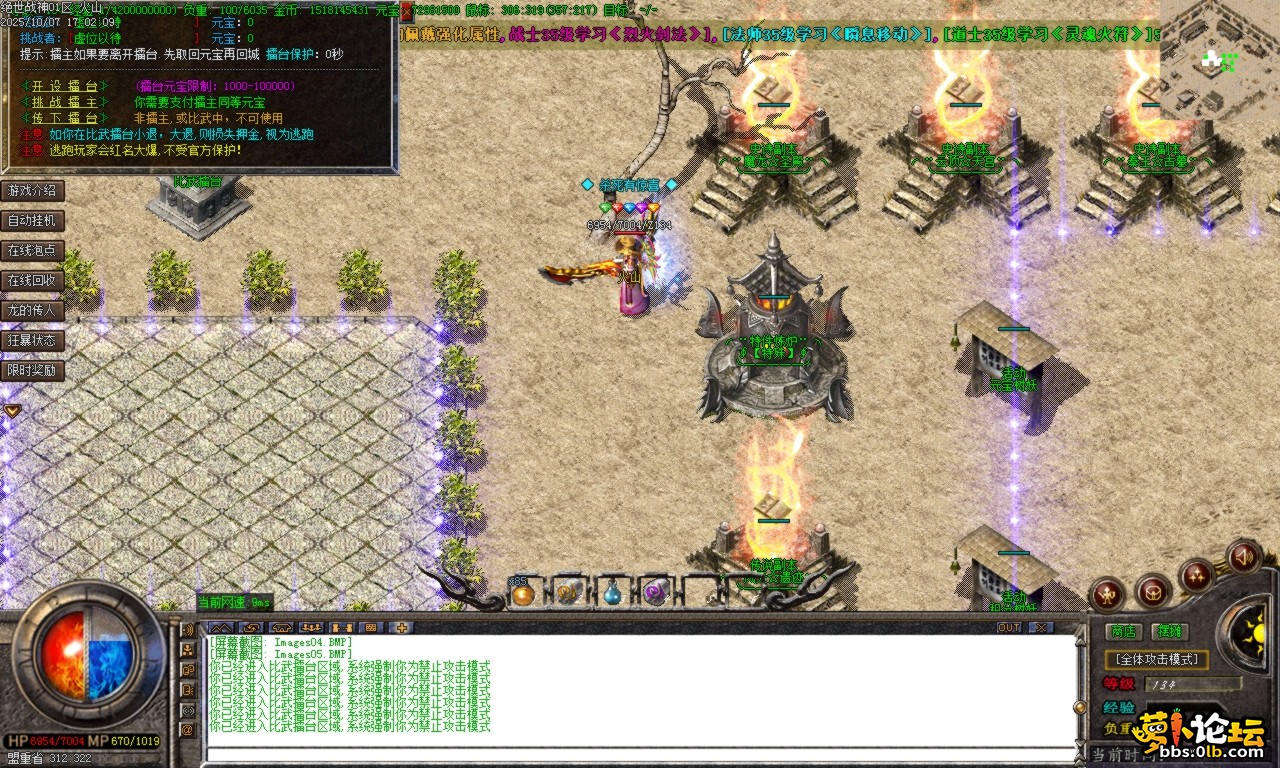Open the 商店 shop

1123,631
